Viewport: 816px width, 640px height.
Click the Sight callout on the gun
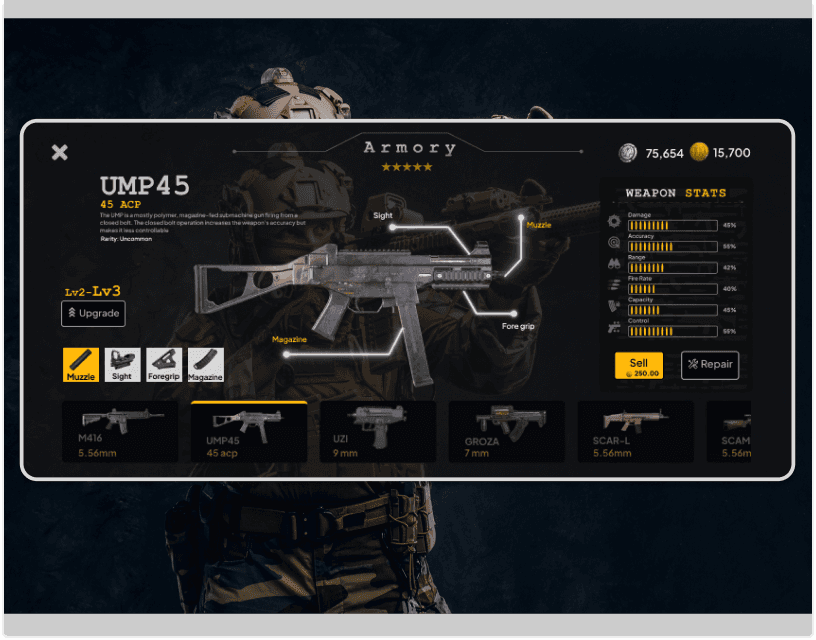(383, 215)
